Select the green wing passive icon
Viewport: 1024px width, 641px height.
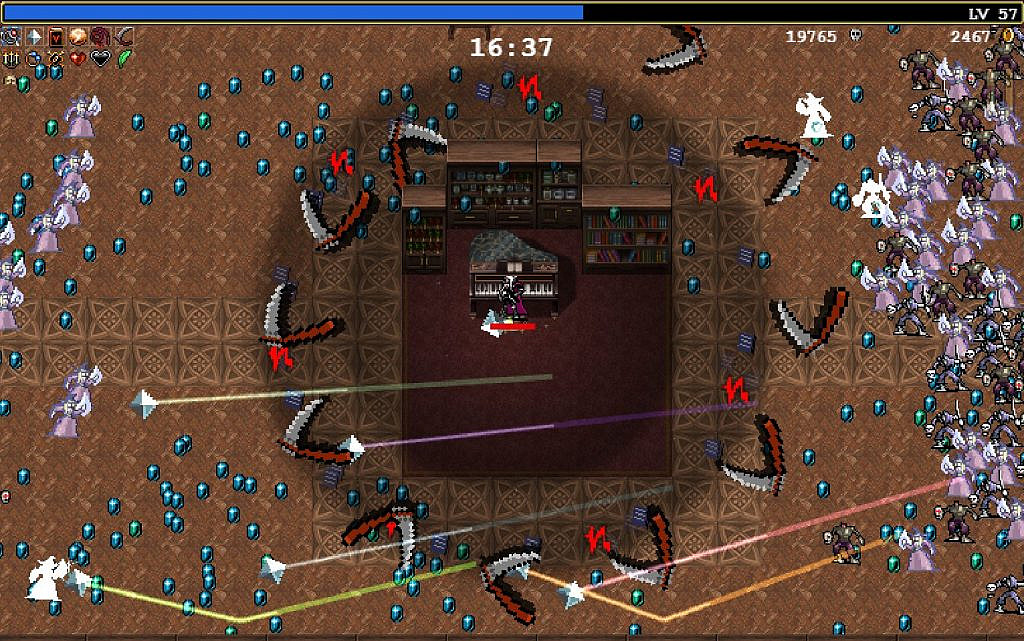click(122, 59)
